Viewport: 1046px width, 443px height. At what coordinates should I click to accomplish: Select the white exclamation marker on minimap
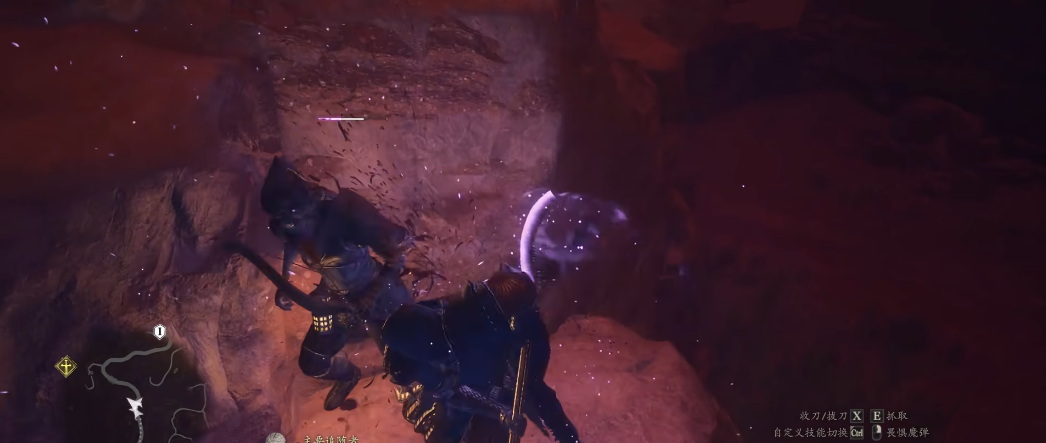[160, 331]
